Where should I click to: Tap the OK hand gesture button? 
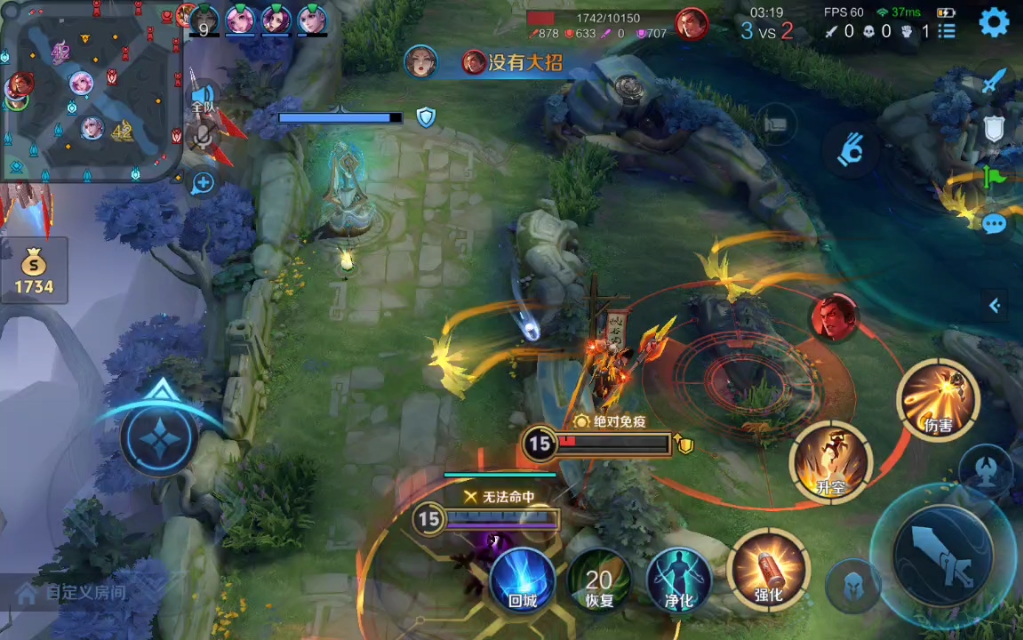[x=851, y=150]
